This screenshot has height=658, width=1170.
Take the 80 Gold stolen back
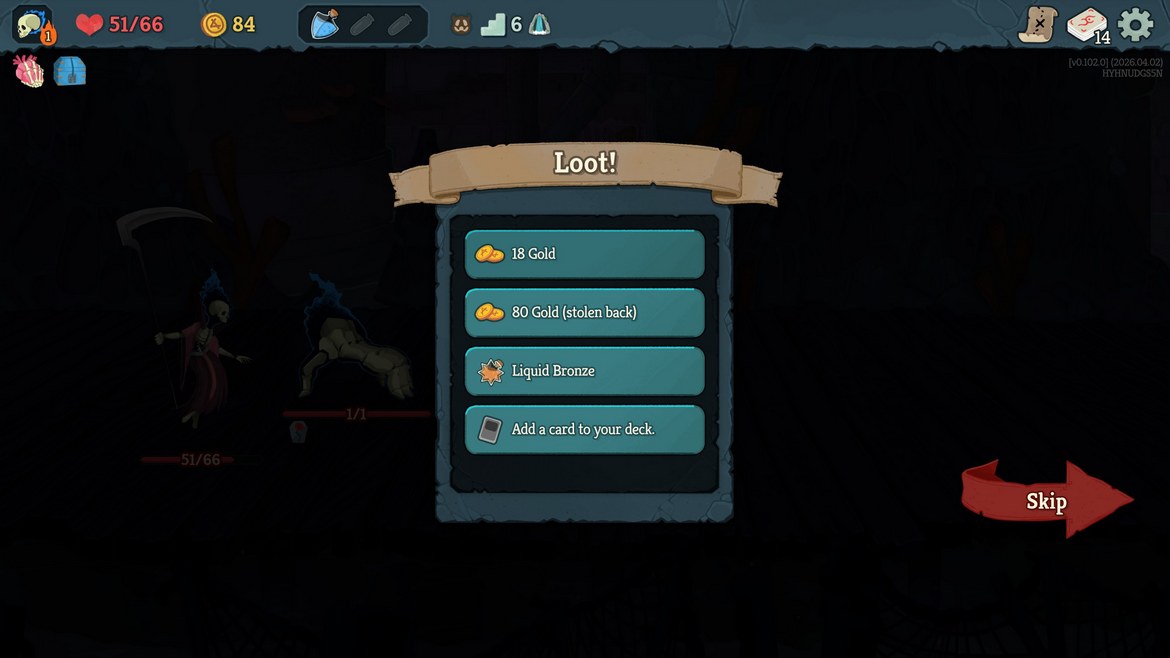click(584, 312)
